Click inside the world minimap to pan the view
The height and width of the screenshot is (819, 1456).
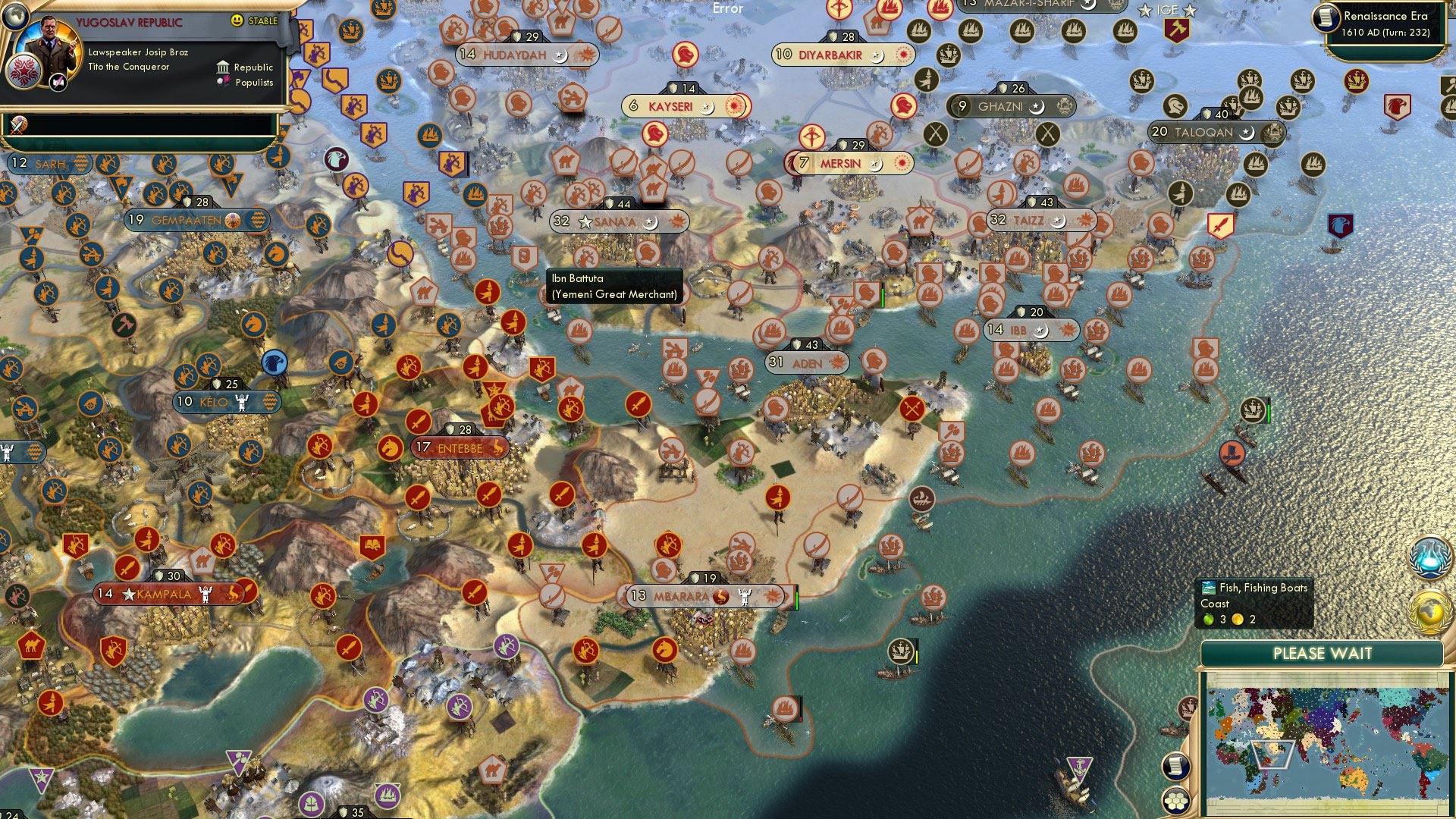pos(1331,743)
